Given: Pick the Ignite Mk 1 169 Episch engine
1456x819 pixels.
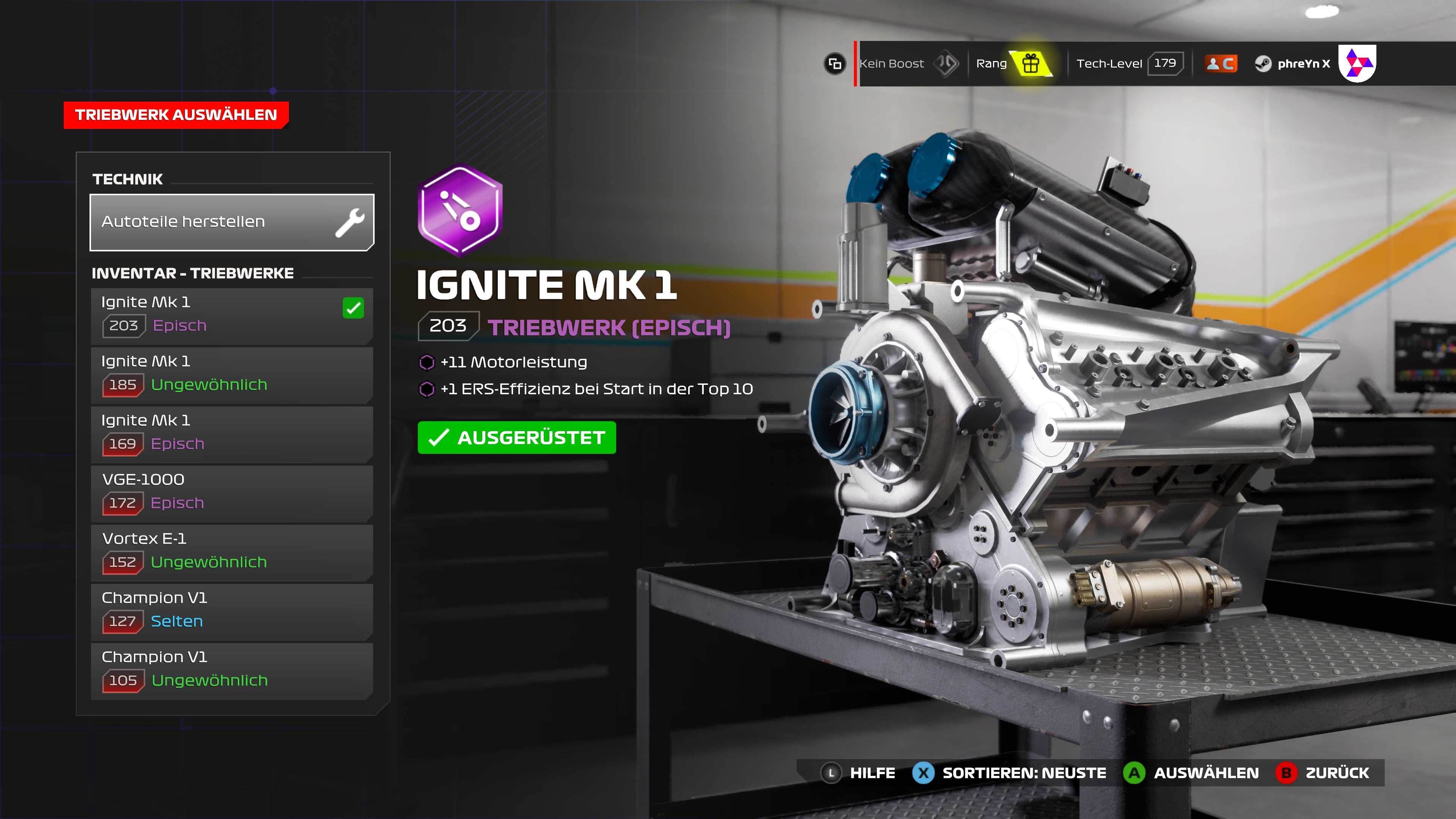Looking at the screenshot, I should pyautogui.click(x=232, y=434).
